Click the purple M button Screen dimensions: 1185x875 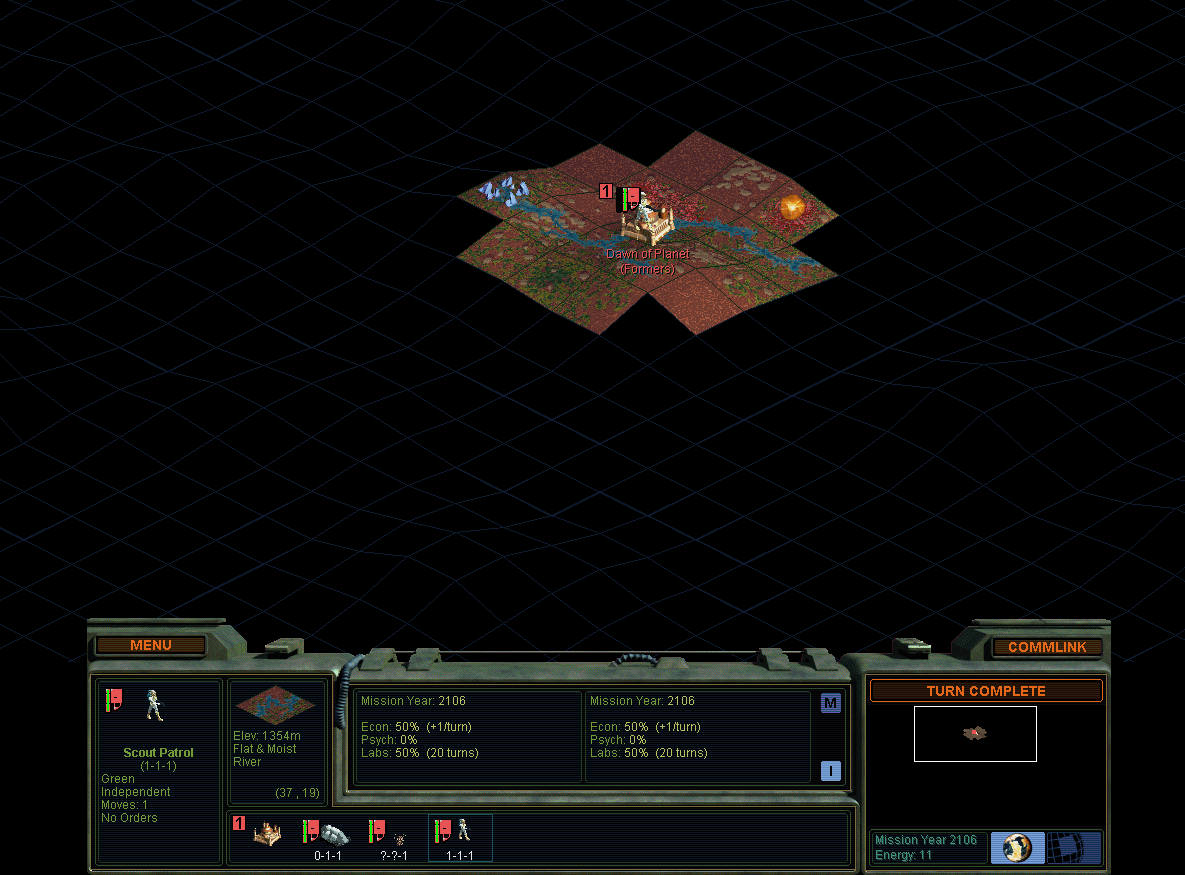pyautogui.click(x=830, y=703)
